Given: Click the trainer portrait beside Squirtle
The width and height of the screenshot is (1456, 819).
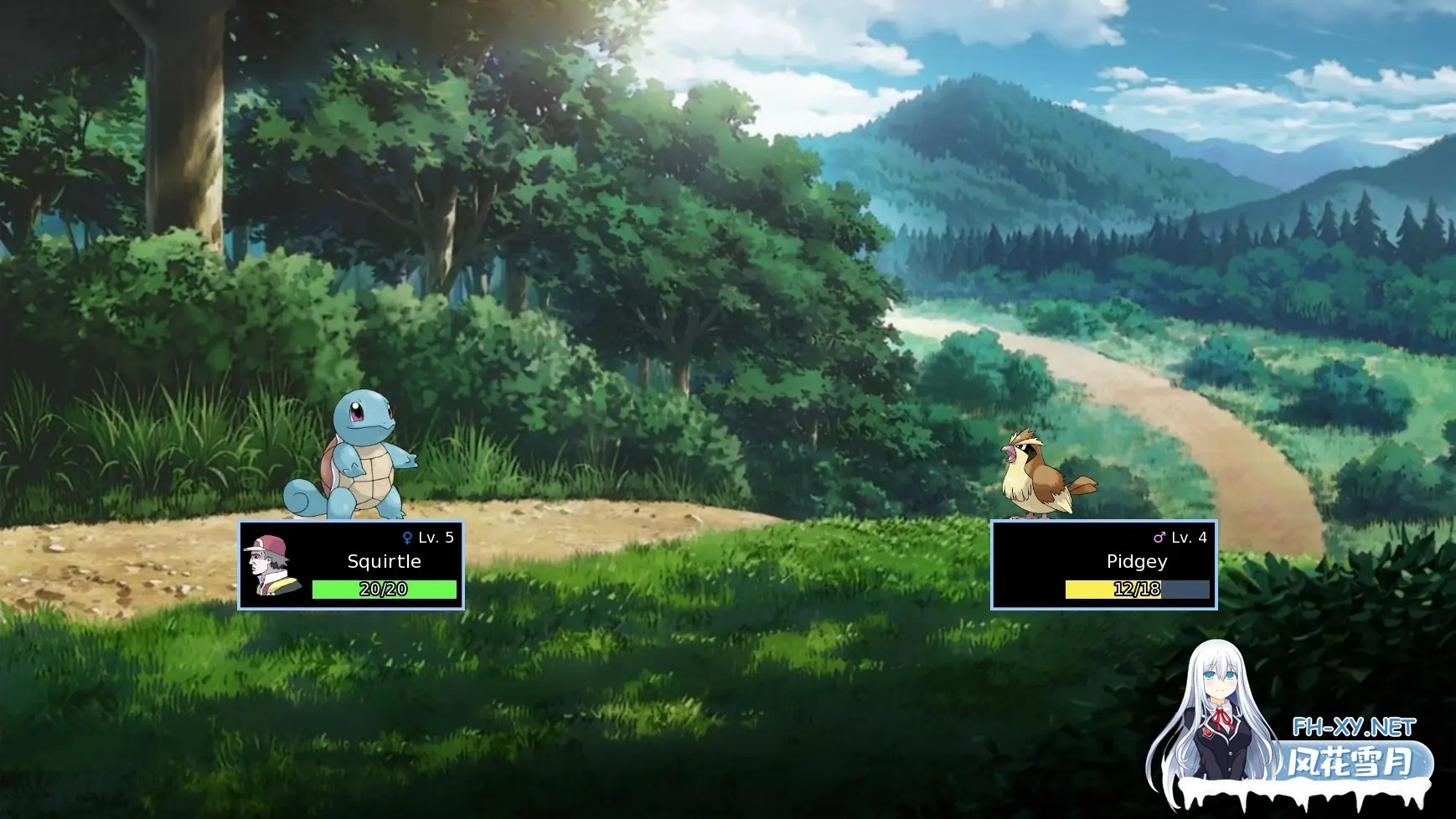Looking at the screenshot, I should pos(271,564).
